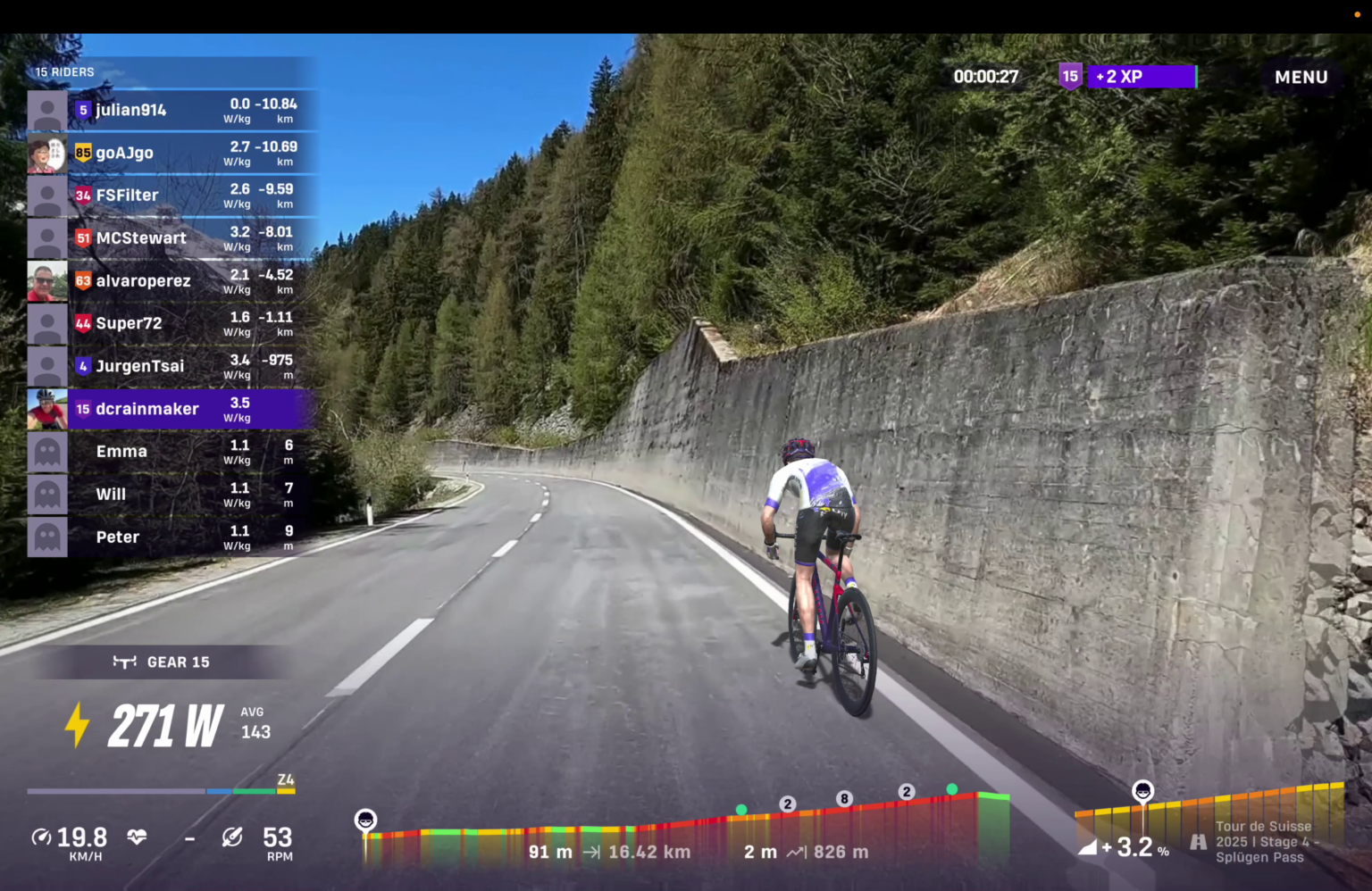Click Emma's ghost rider icon in the leaderboard
Viewport: 1372px width, 891px height.
47,451
